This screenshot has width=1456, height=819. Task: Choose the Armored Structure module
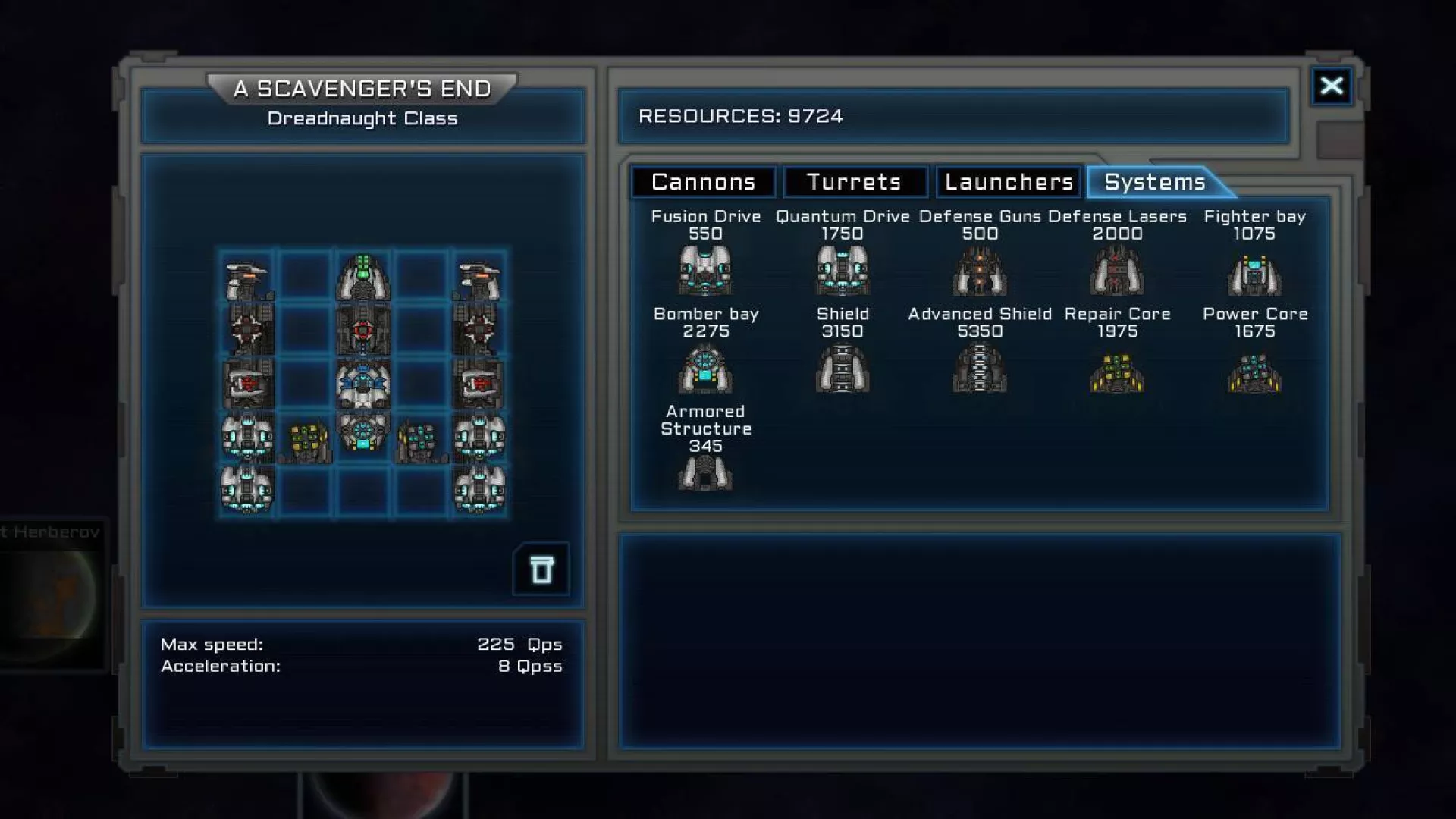[705, 473]
